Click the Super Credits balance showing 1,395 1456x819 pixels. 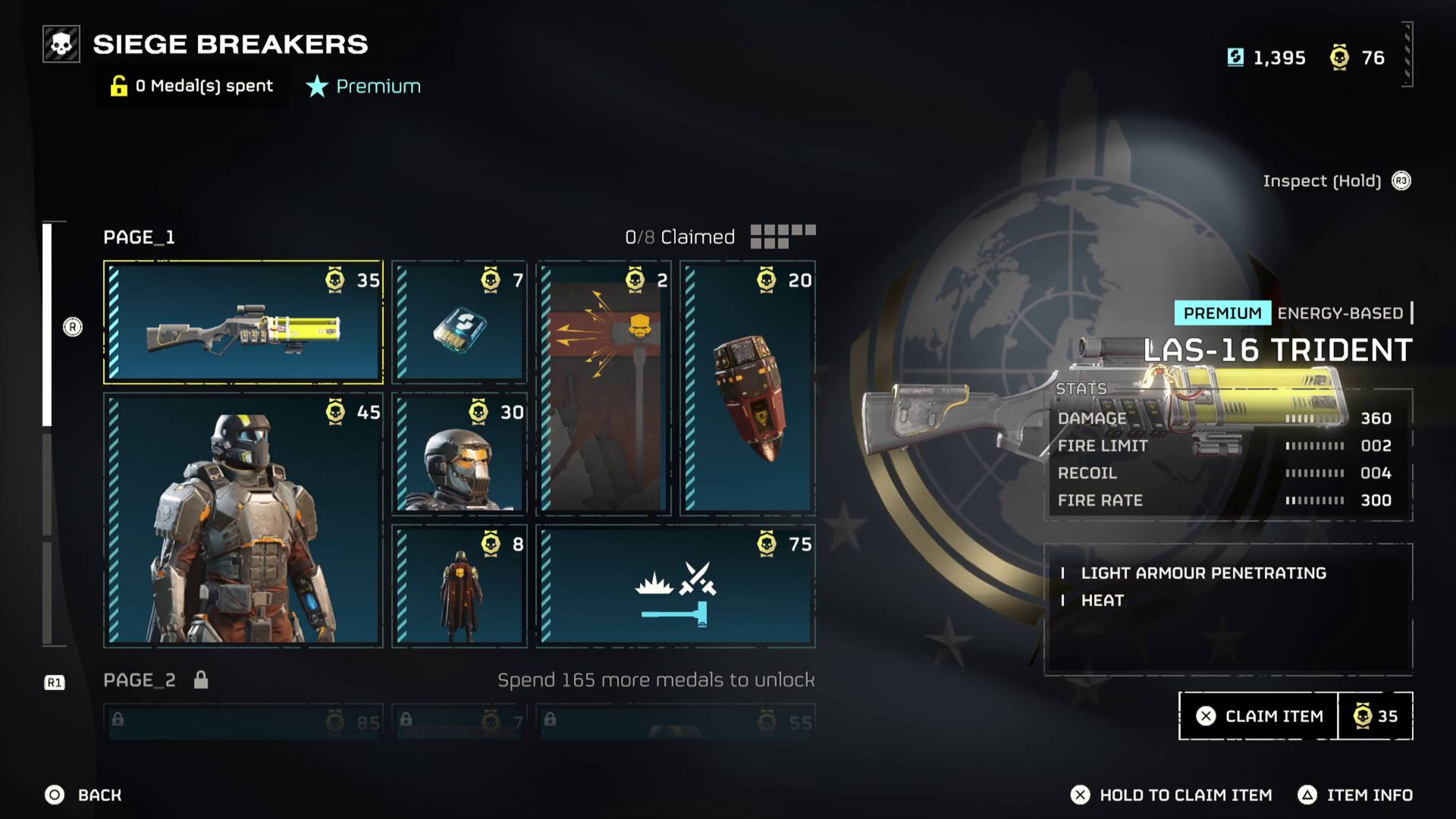point(1266,58)
